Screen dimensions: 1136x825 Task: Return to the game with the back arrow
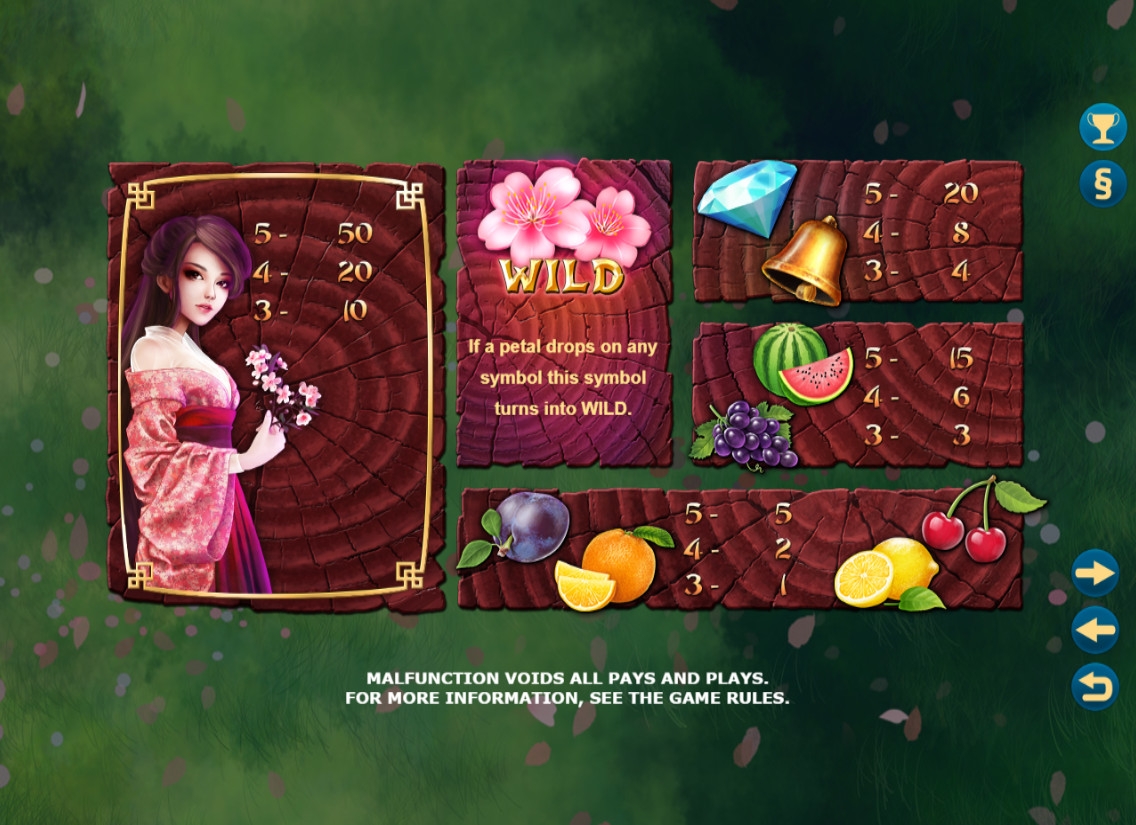tap(1095, 687)
